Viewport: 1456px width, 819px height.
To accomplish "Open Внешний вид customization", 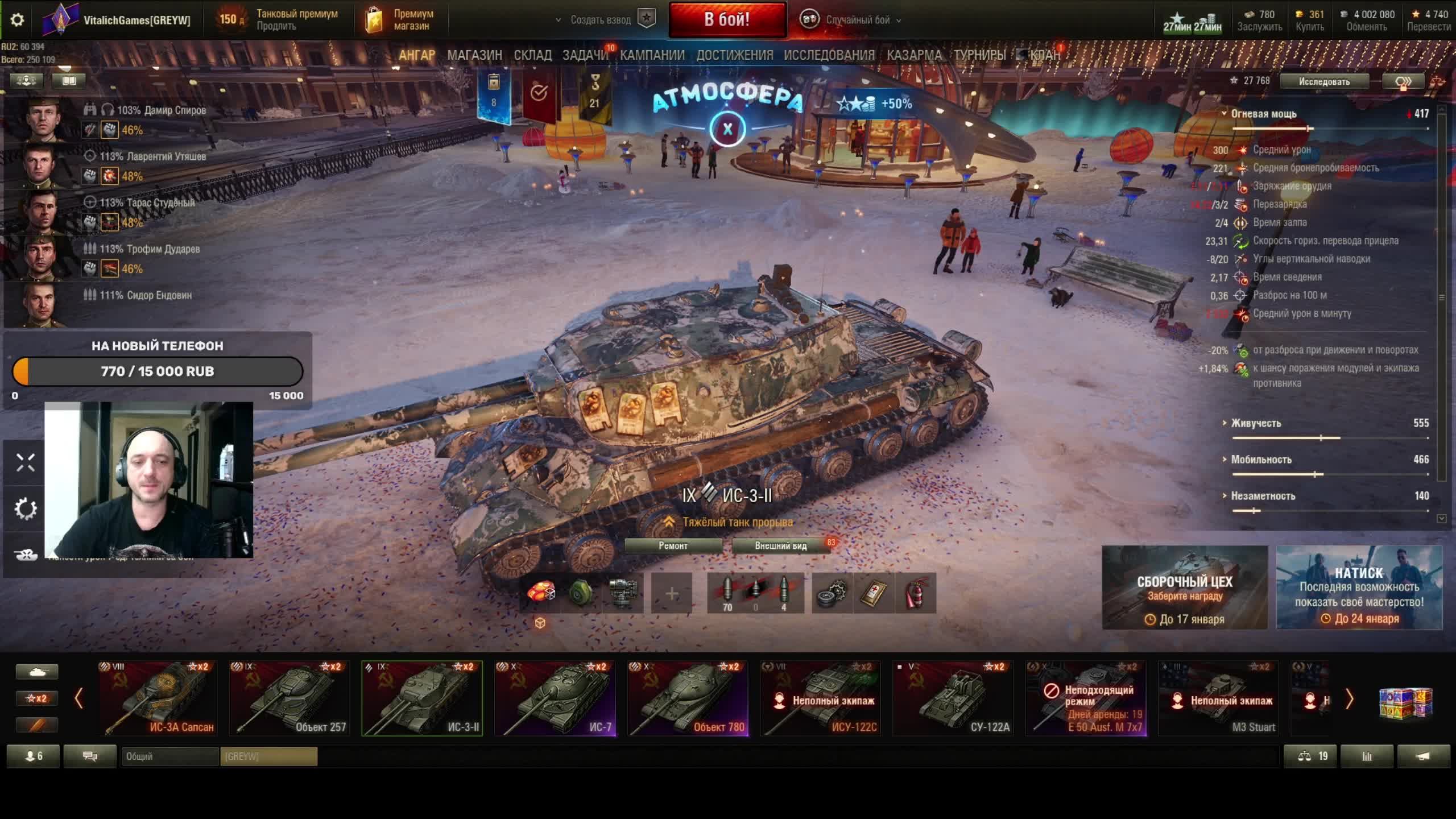I will [780, 546].
